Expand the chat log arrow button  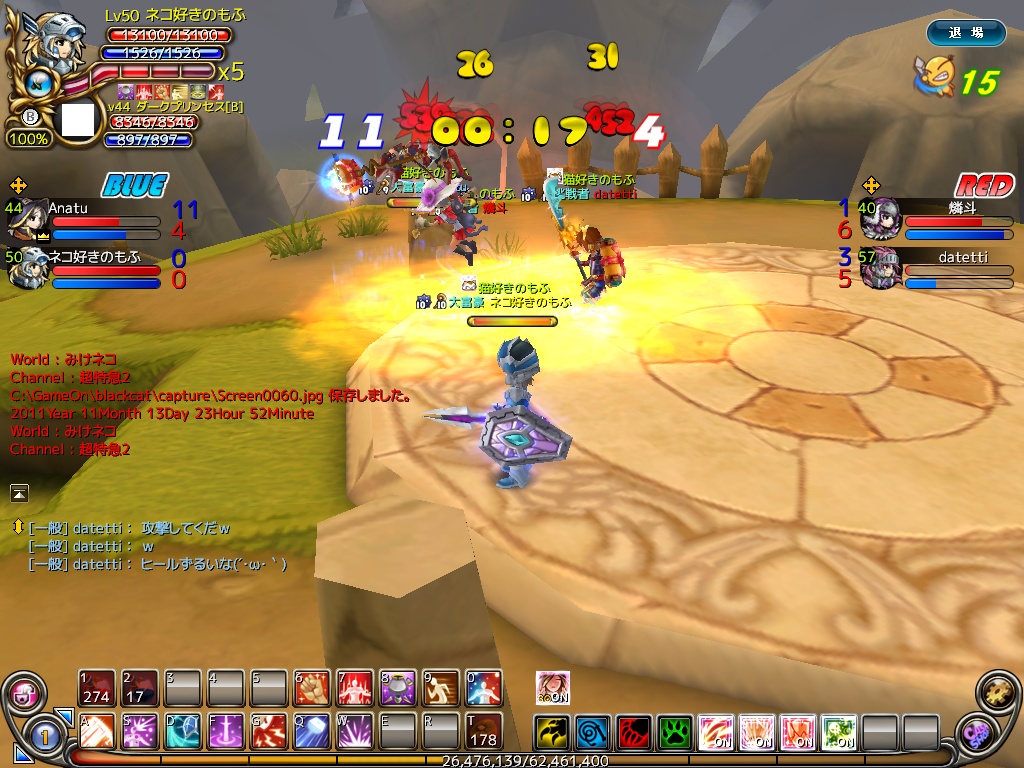20,492
